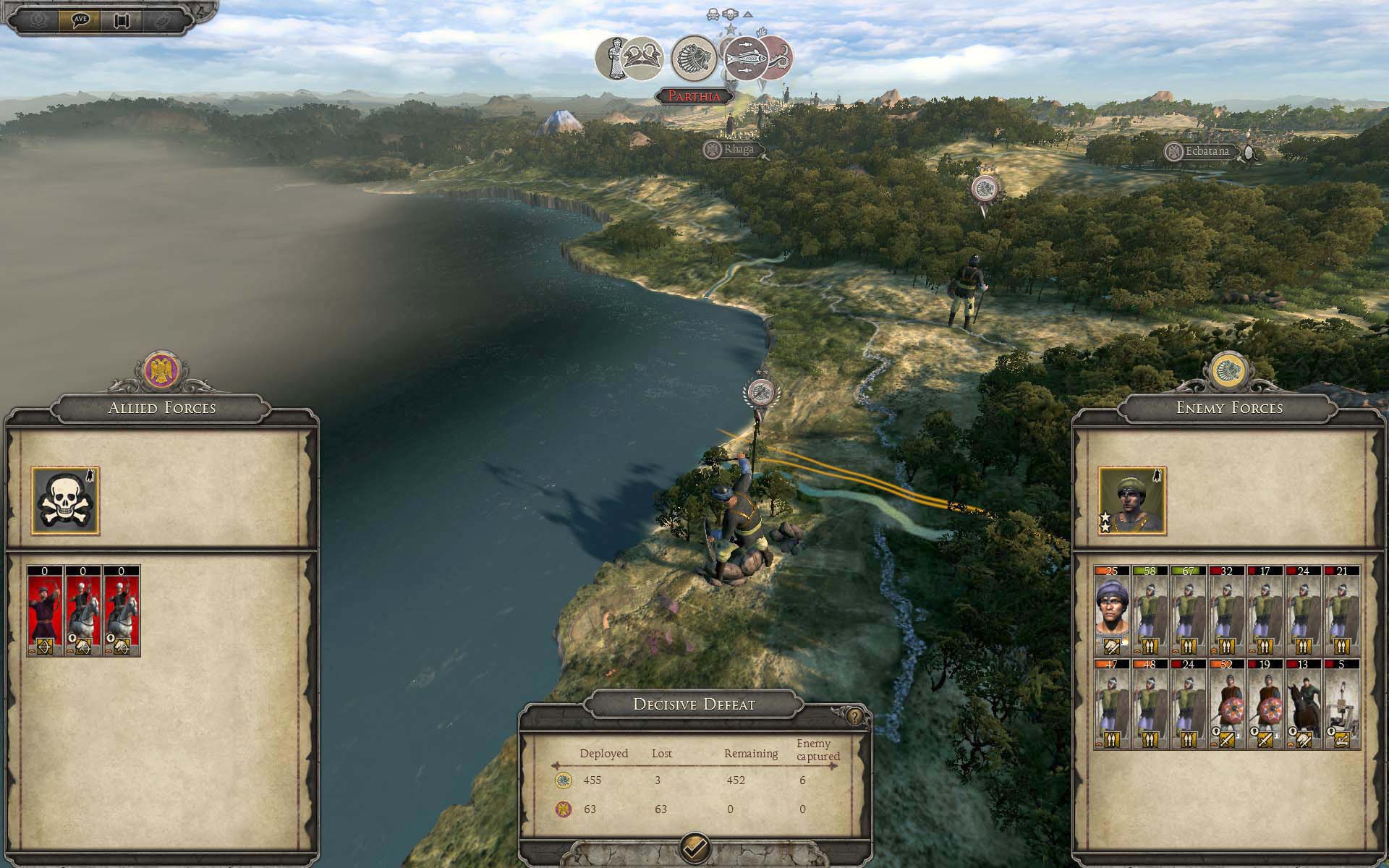Click the robed figure faction emblem
This screenshot has width=1389, height=868.
pos(612,59)
